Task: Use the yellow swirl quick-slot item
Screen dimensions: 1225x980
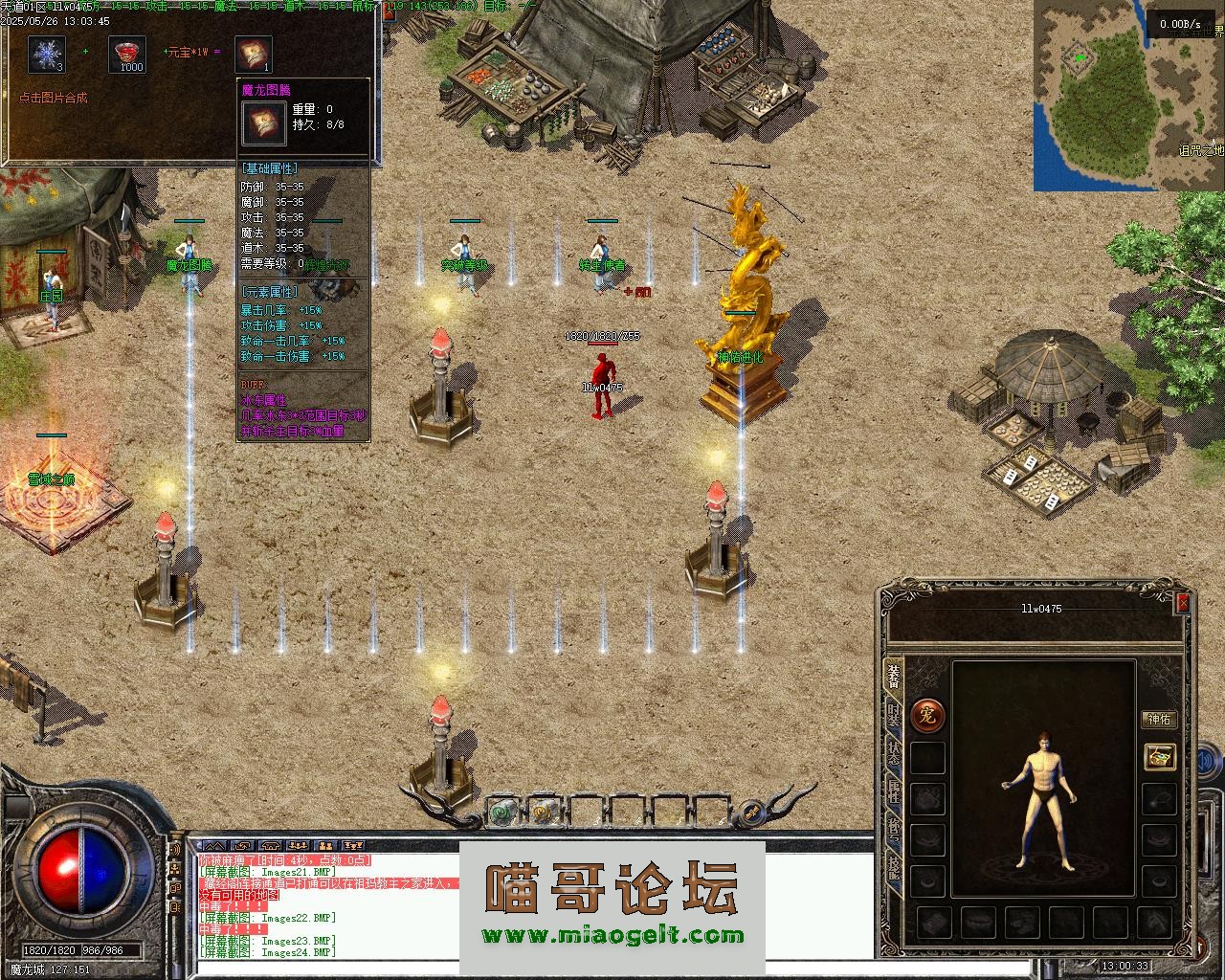Action: click(543, 812)
